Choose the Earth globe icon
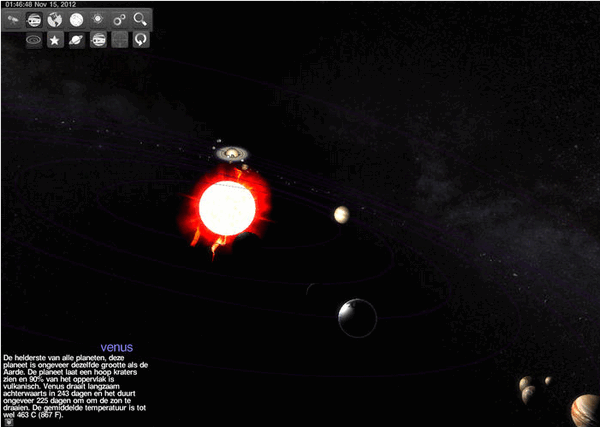This screenshot has height=427, width=600. point(55,20)
